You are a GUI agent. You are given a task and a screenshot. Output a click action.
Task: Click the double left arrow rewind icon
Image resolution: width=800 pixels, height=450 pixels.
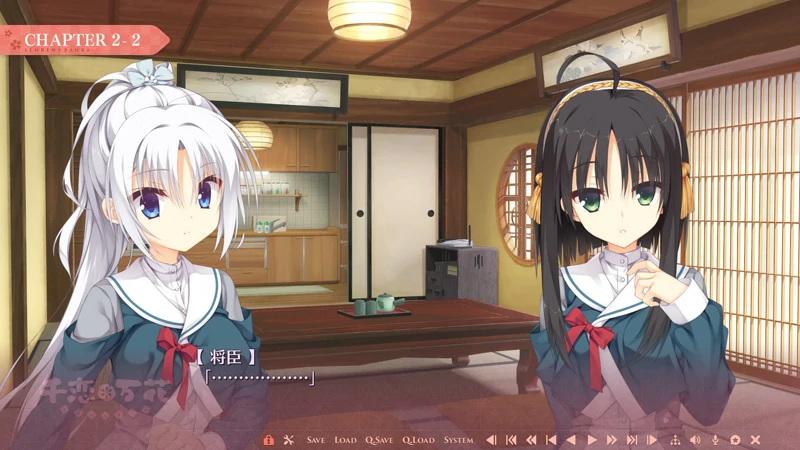[530, 440]
